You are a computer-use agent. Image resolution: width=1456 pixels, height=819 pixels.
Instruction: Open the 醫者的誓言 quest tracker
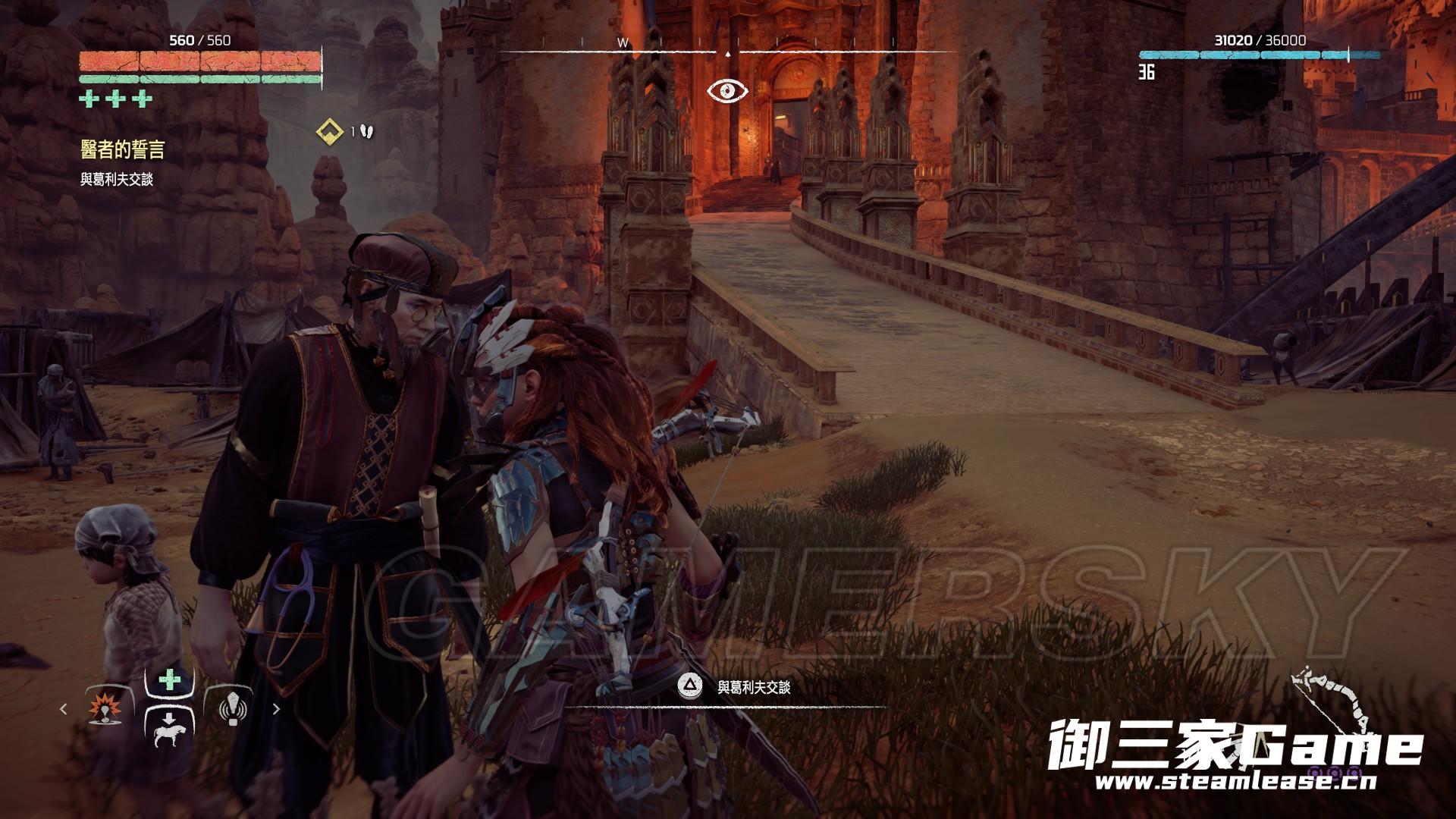[x=122, y=150]
